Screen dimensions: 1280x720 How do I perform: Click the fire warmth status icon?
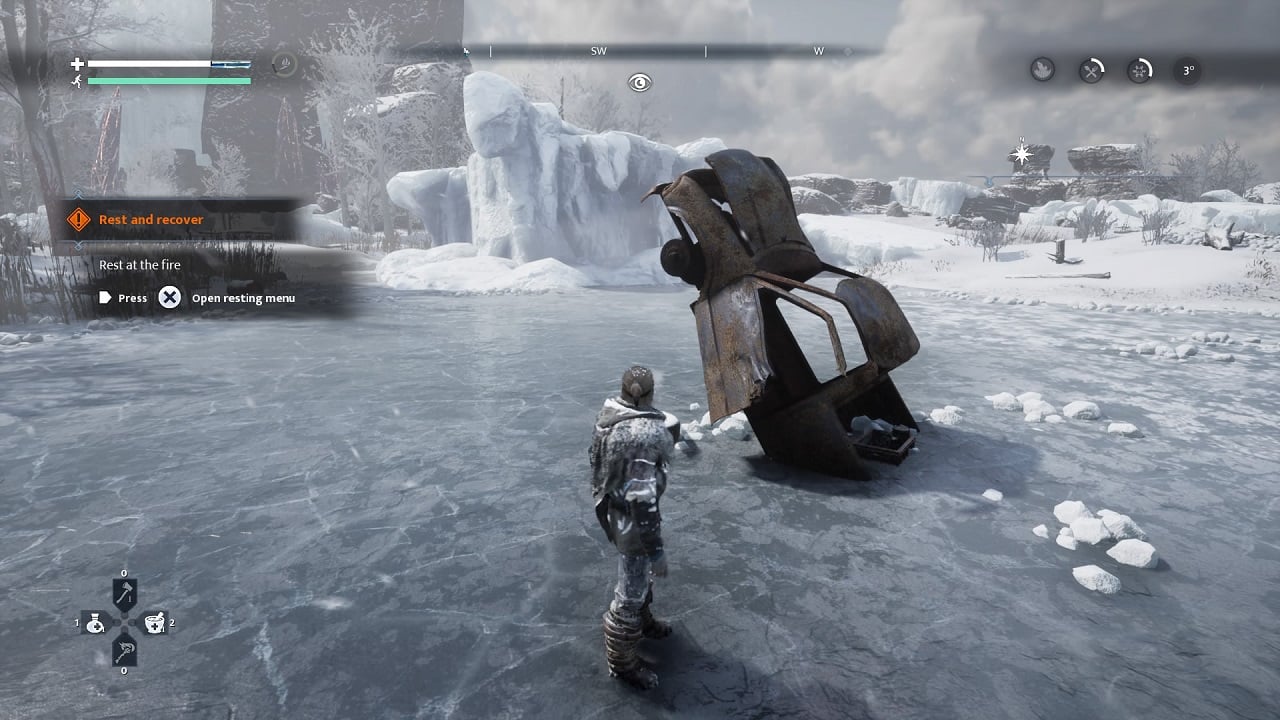coord(1042,70)
